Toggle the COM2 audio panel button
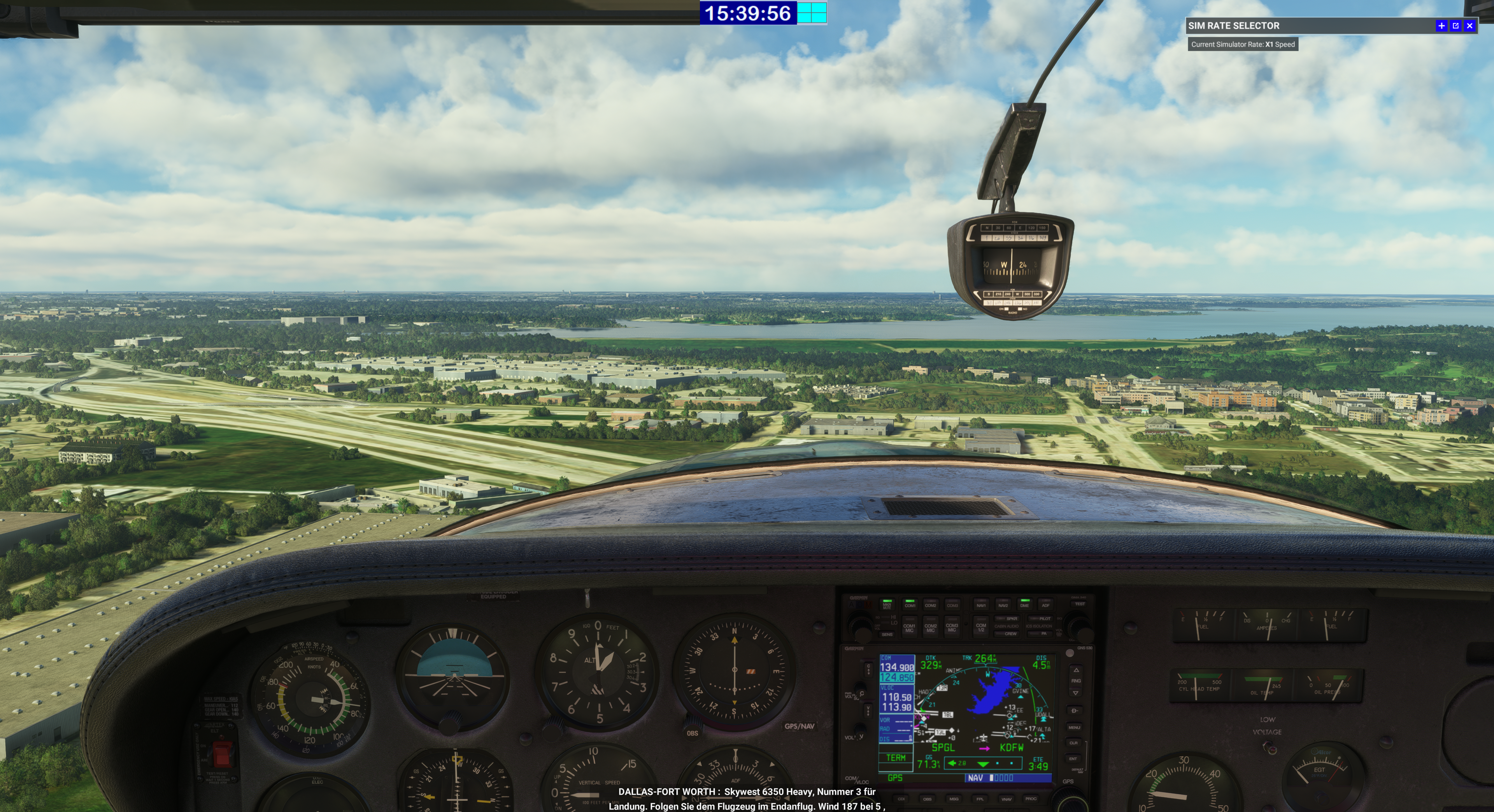The height and width of the screenshot is (812, 1494). click(930, 604)
